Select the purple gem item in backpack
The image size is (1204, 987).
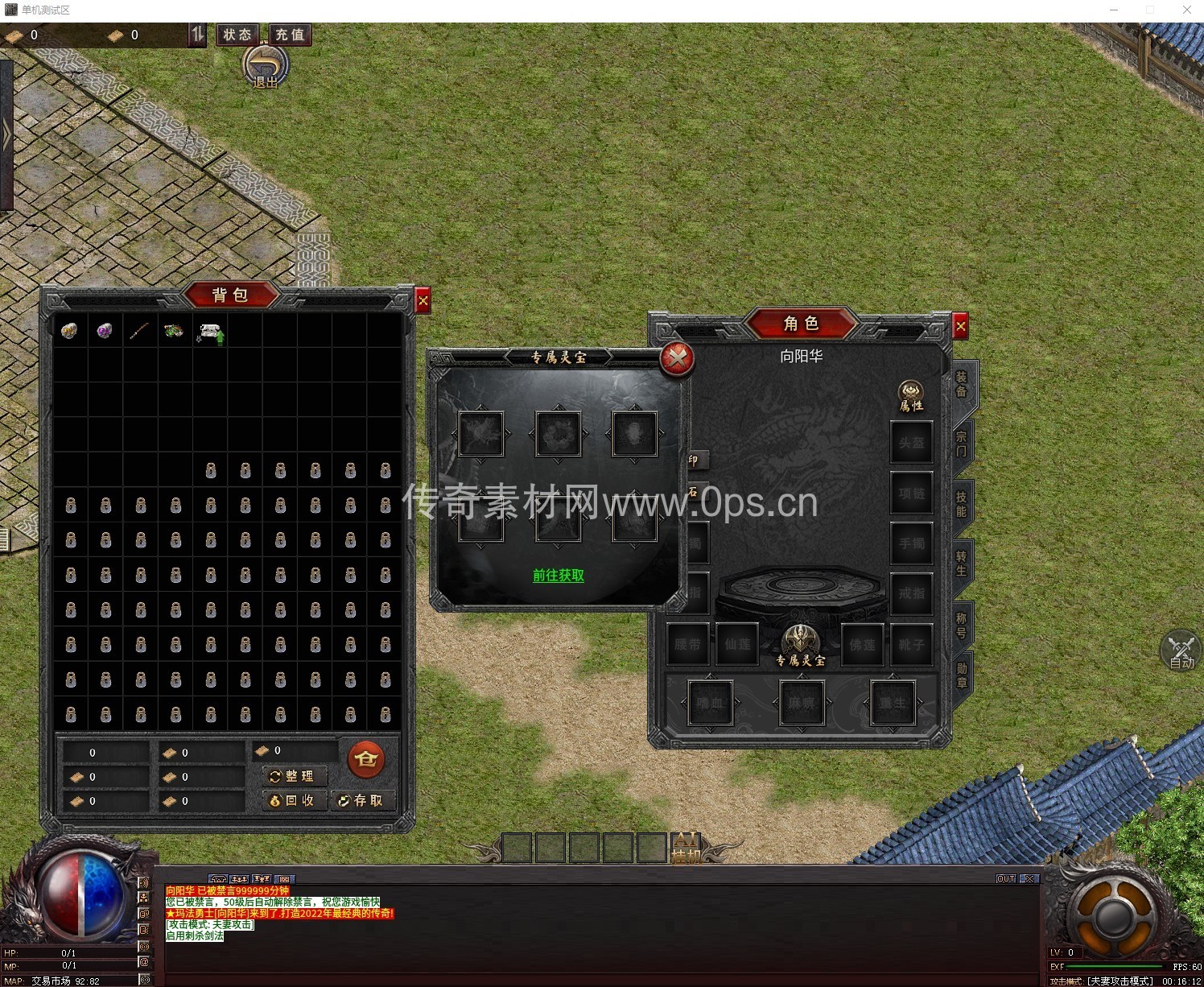click(x=105, y=330)
